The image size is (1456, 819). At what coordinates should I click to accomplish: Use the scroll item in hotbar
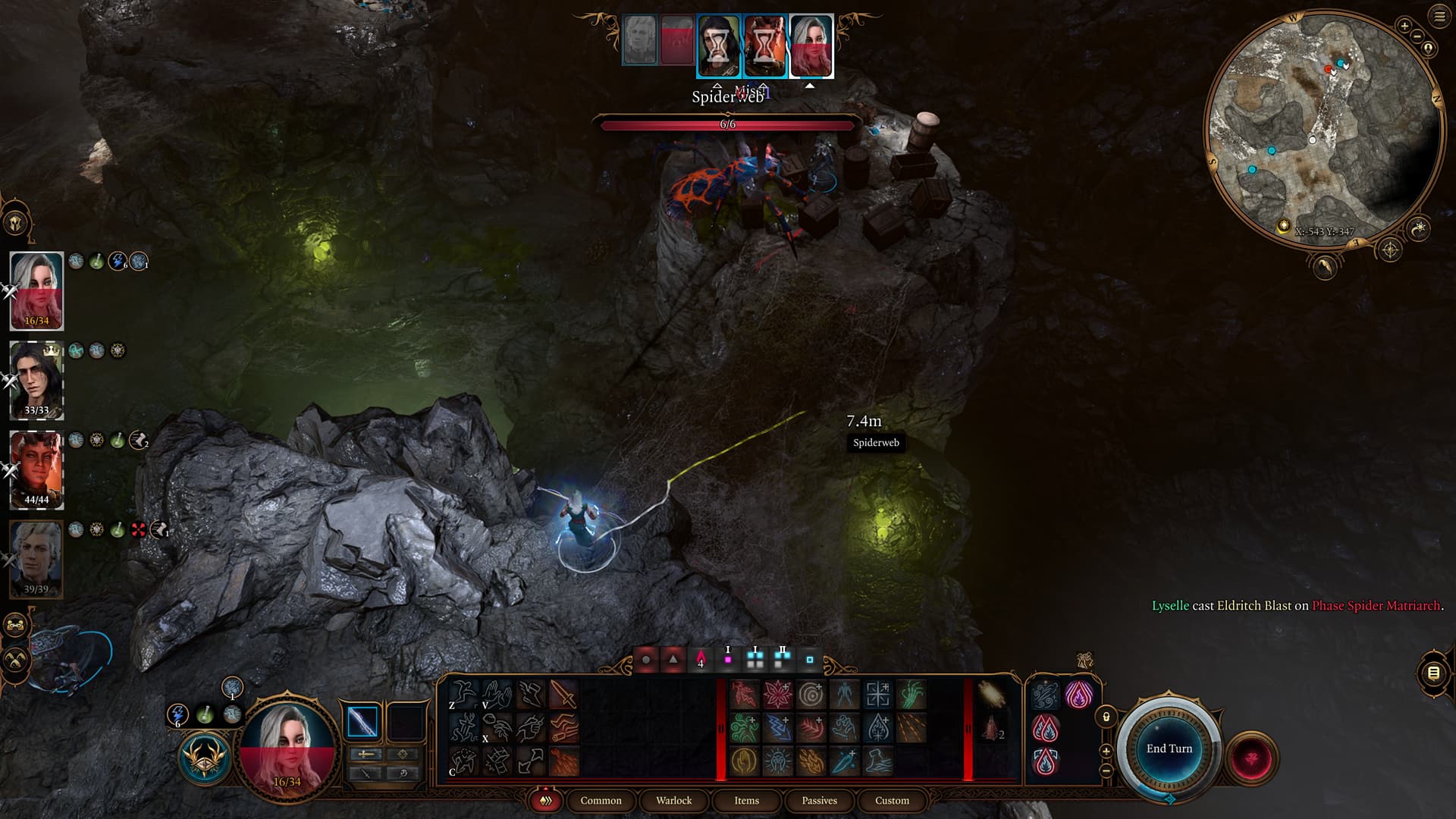click(990, 694)
